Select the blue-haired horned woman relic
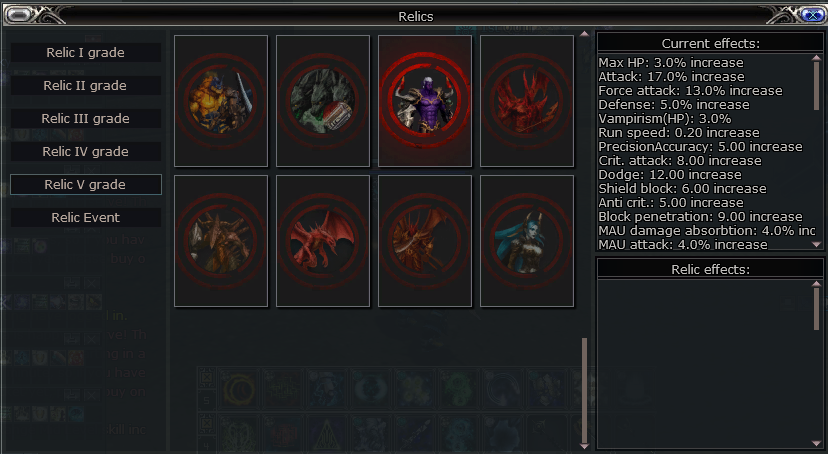The height and width of the screenshot is (454, 828). [x=527, y=241]
